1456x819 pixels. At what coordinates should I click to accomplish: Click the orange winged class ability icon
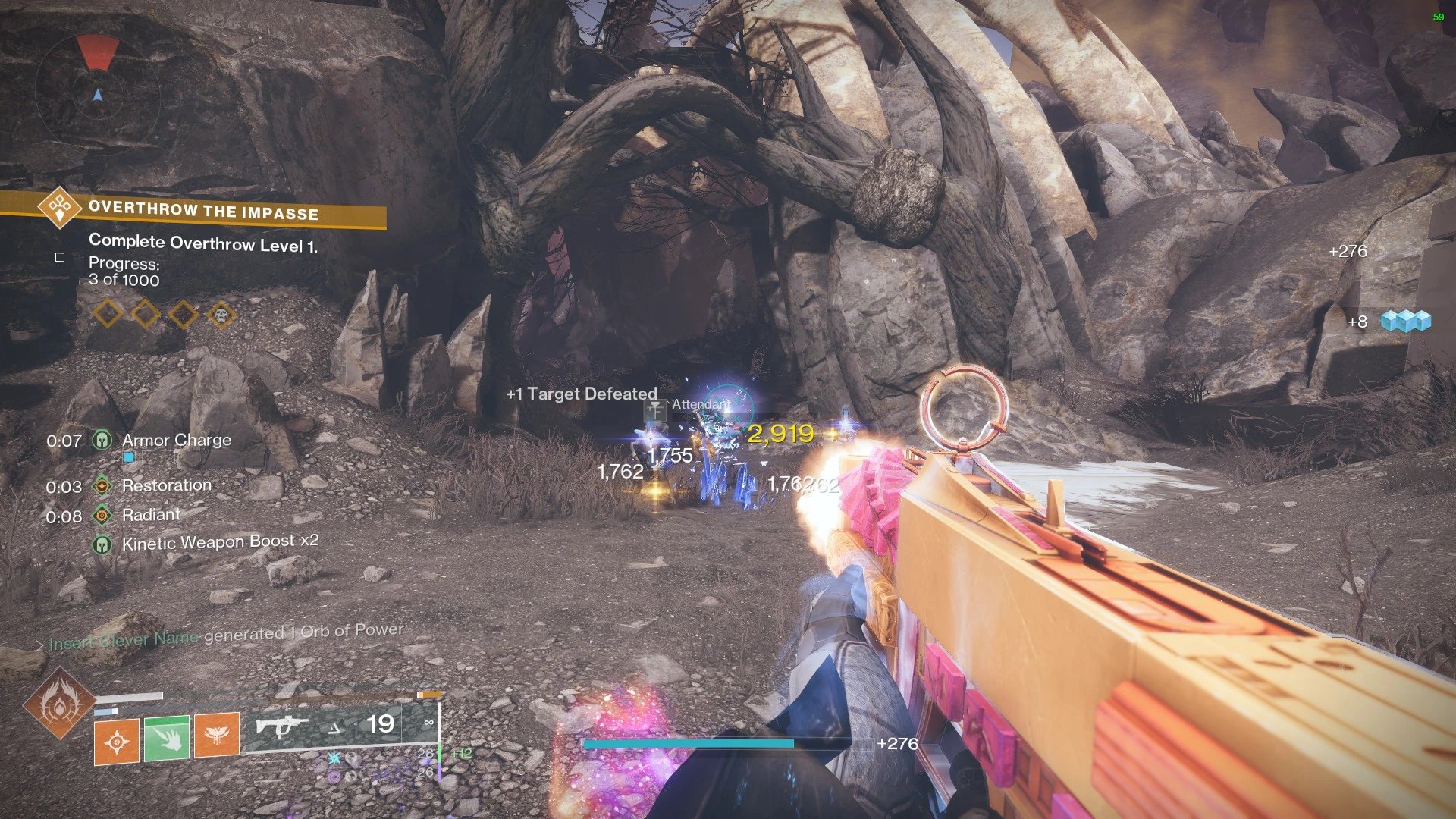[217, 734]
